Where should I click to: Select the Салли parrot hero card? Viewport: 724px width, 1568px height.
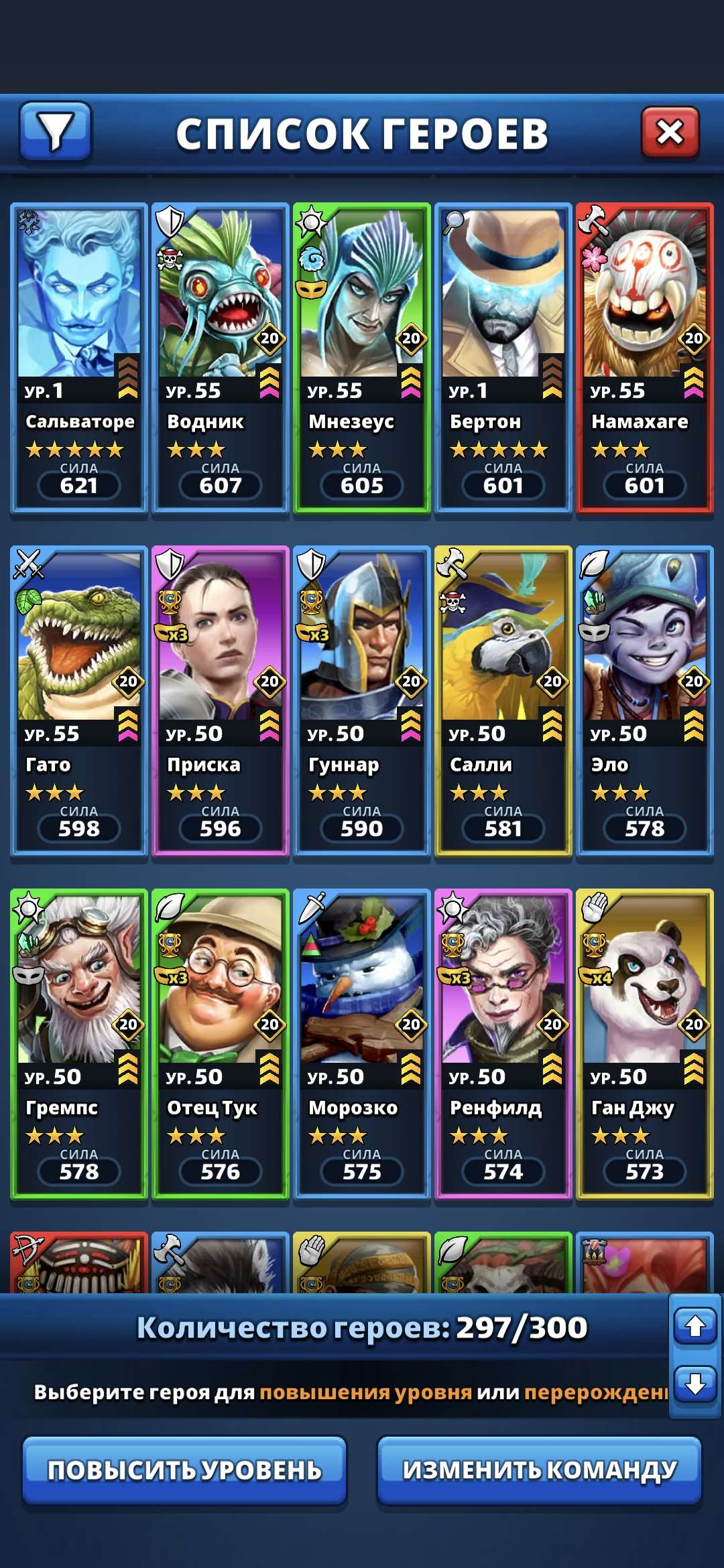click(x=503, y=701)
